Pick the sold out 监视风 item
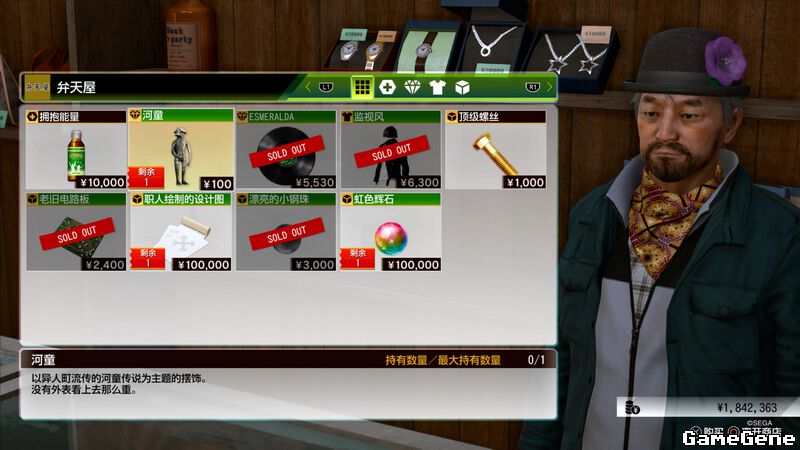Viewport: 800px width, 450px height. point(390,150)
